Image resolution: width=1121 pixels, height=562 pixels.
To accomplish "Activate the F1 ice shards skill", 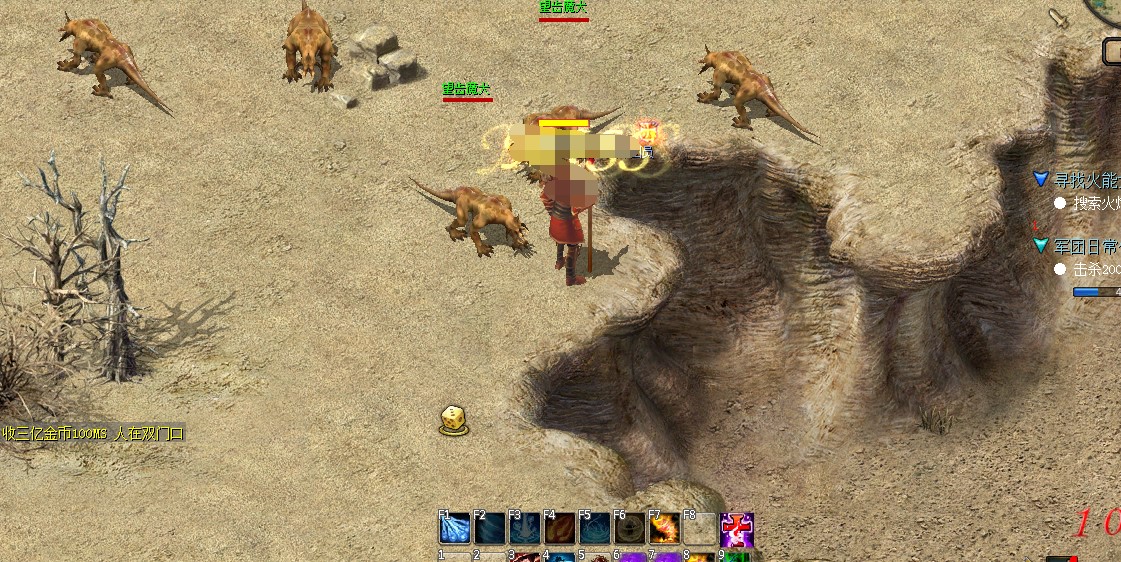I will 455,528.
